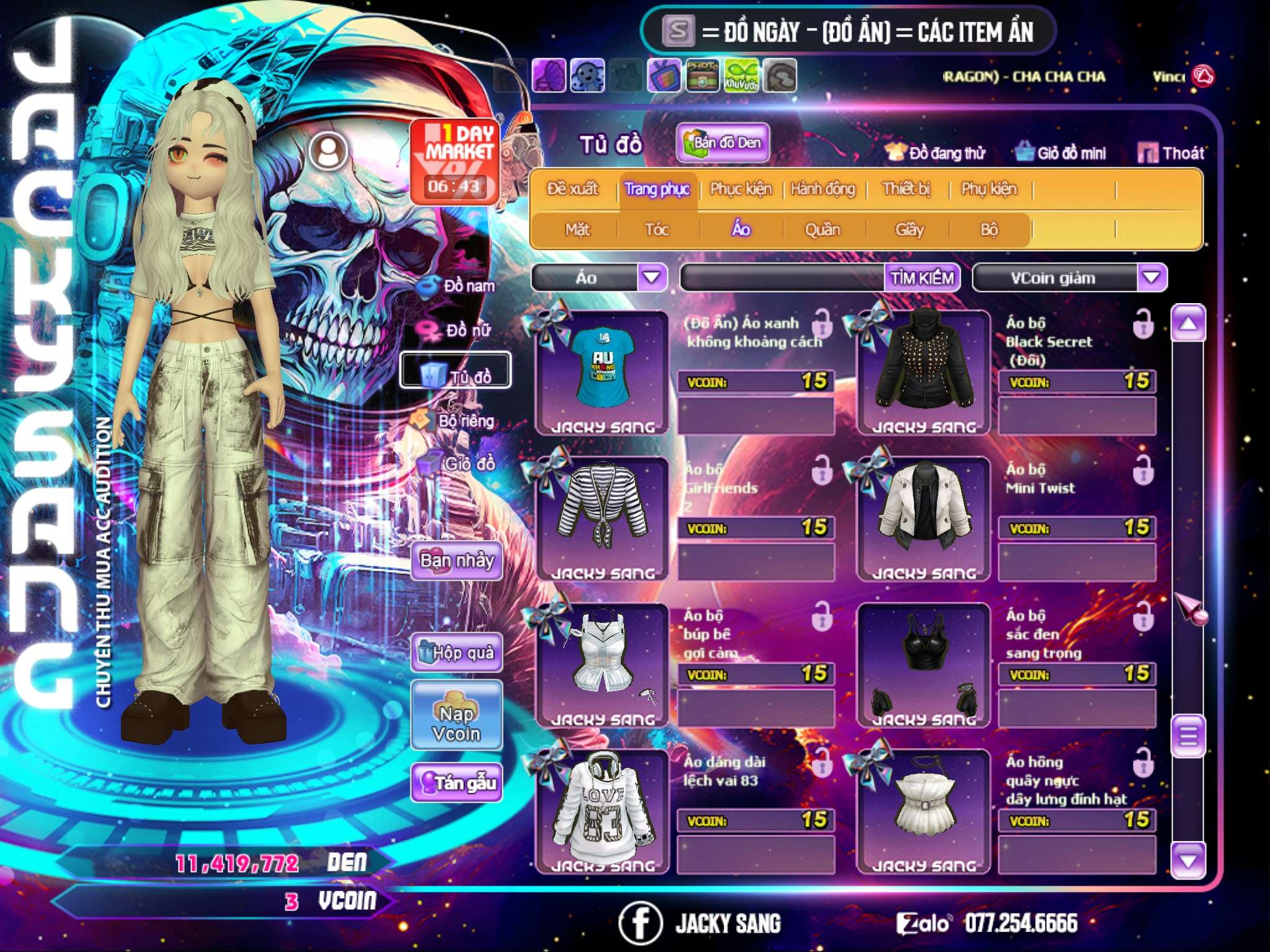Switch to the Hành động tab
Screen dimensions: 1270x952
click(x=823, y=189)
